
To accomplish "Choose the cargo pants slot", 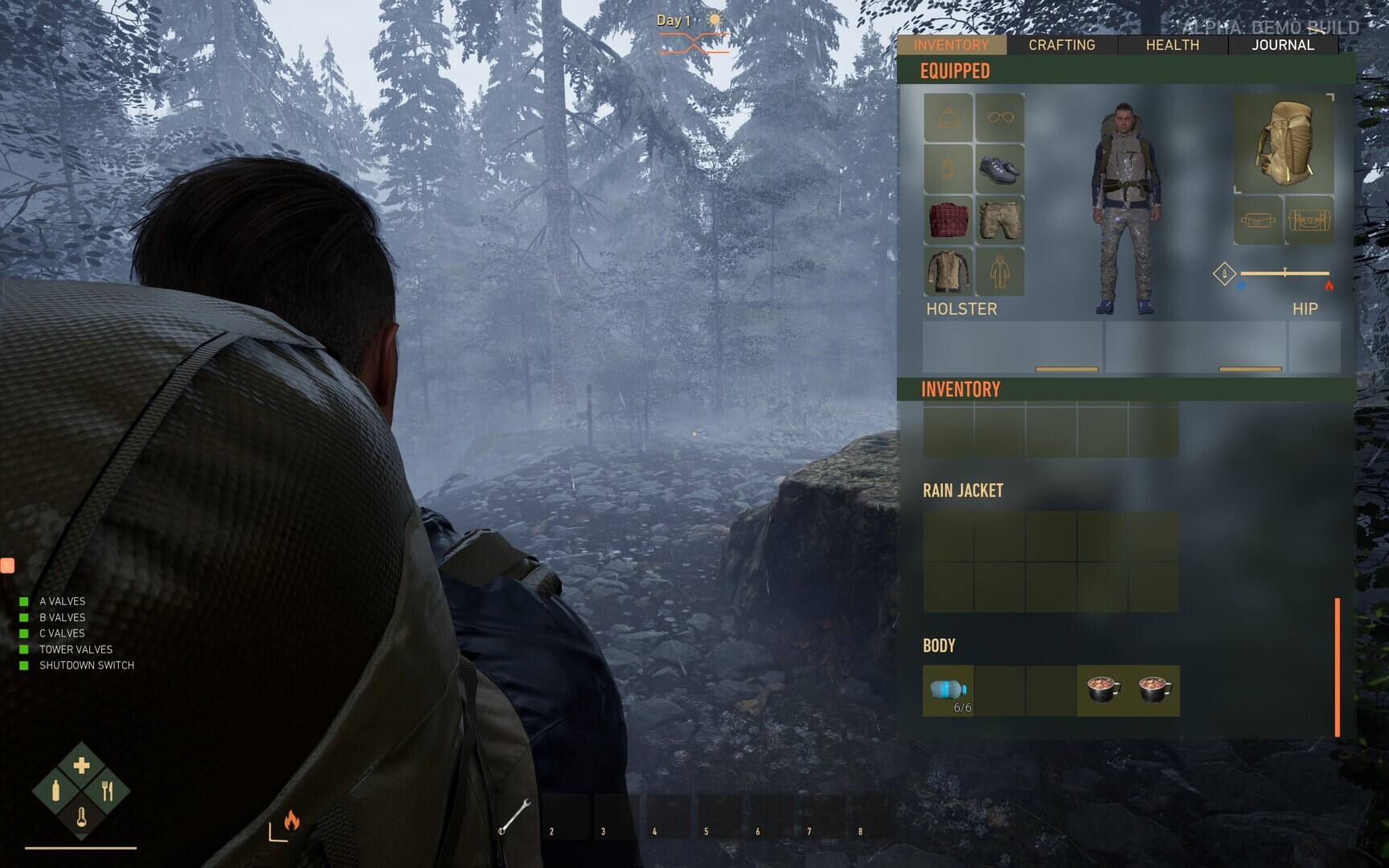I will click(x=1000, y=219).
